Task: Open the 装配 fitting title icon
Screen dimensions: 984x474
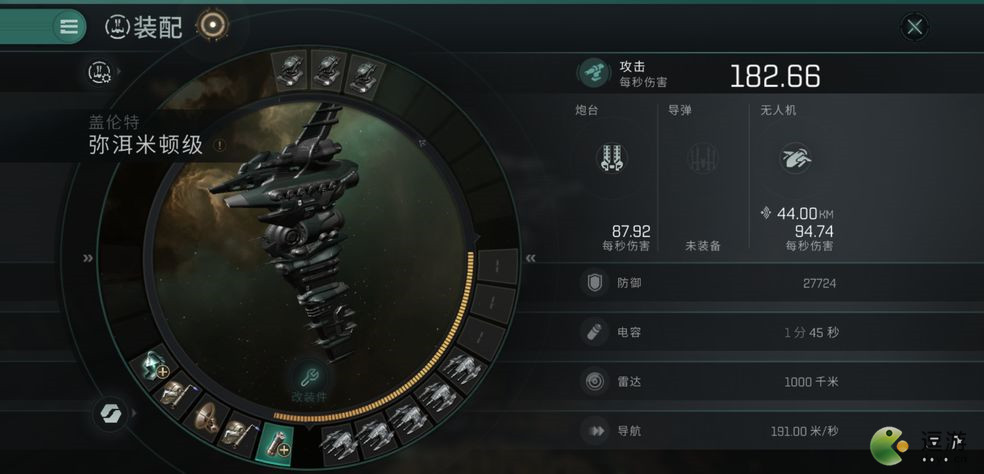Action: (119, 27)
